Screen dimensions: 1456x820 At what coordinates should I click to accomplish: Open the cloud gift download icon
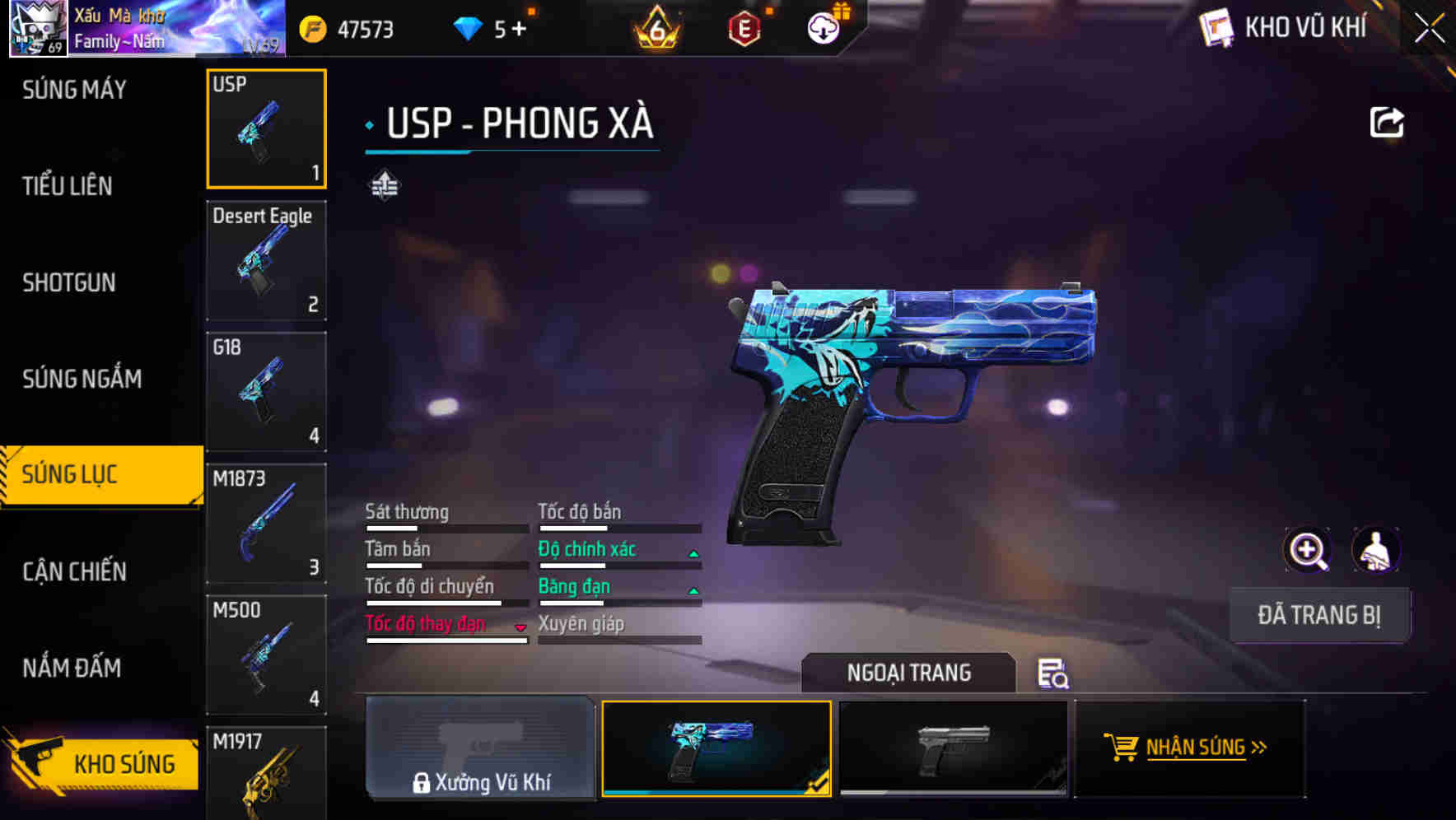tap(823, 27)
